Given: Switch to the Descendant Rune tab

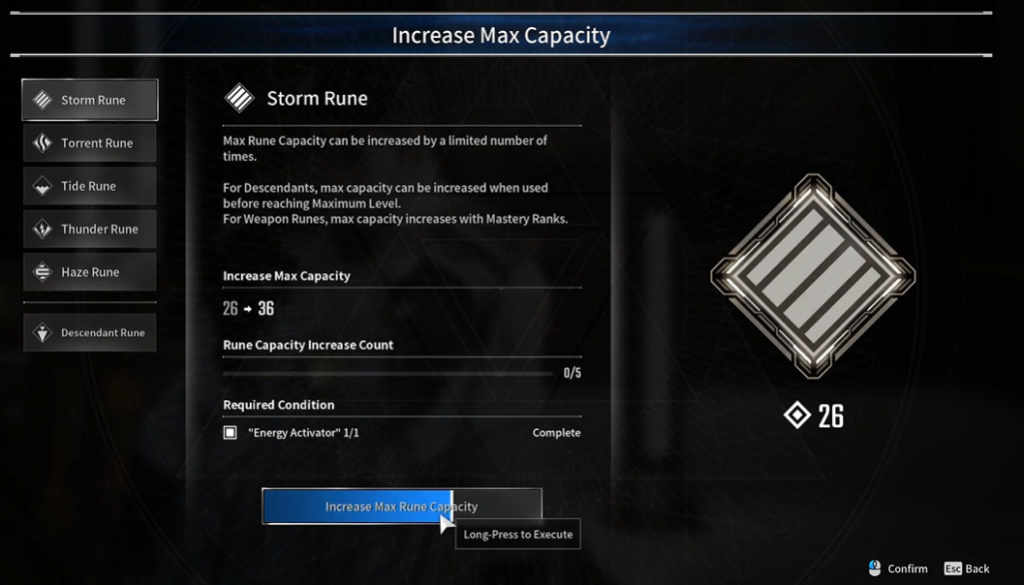Looking at the screenshot, I should (x=90, y=333).
